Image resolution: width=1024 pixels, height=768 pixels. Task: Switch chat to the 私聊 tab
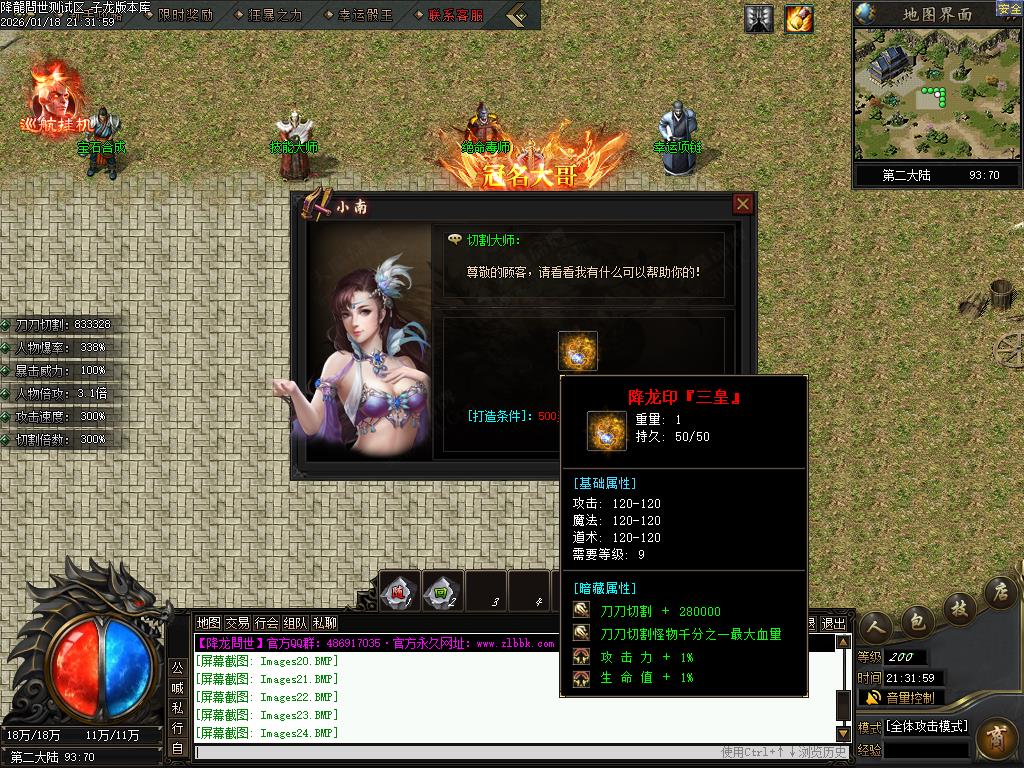pyautogui.click(x=324, y=623)
